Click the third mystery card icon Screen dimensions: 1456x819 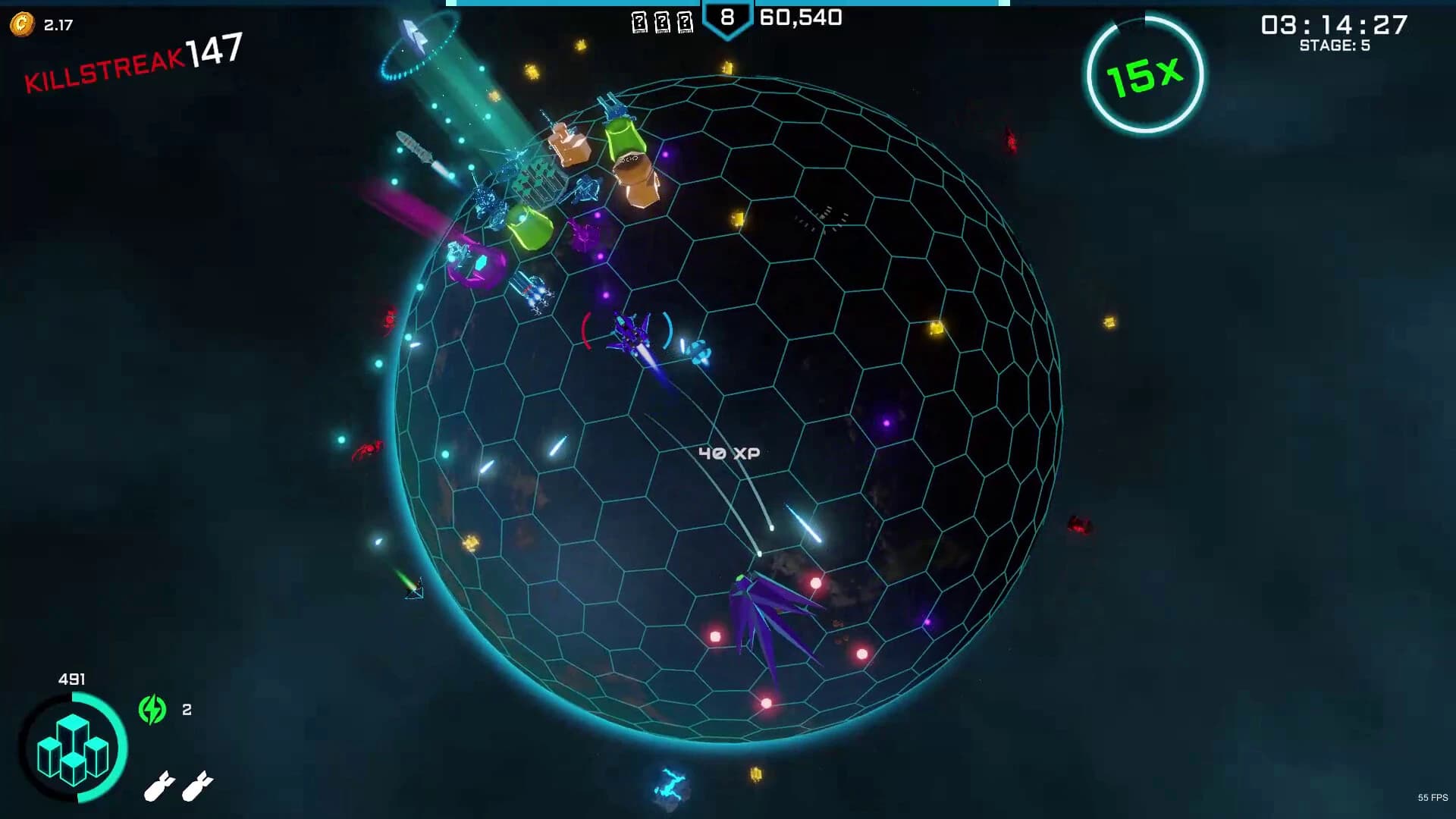coord(687,22)
